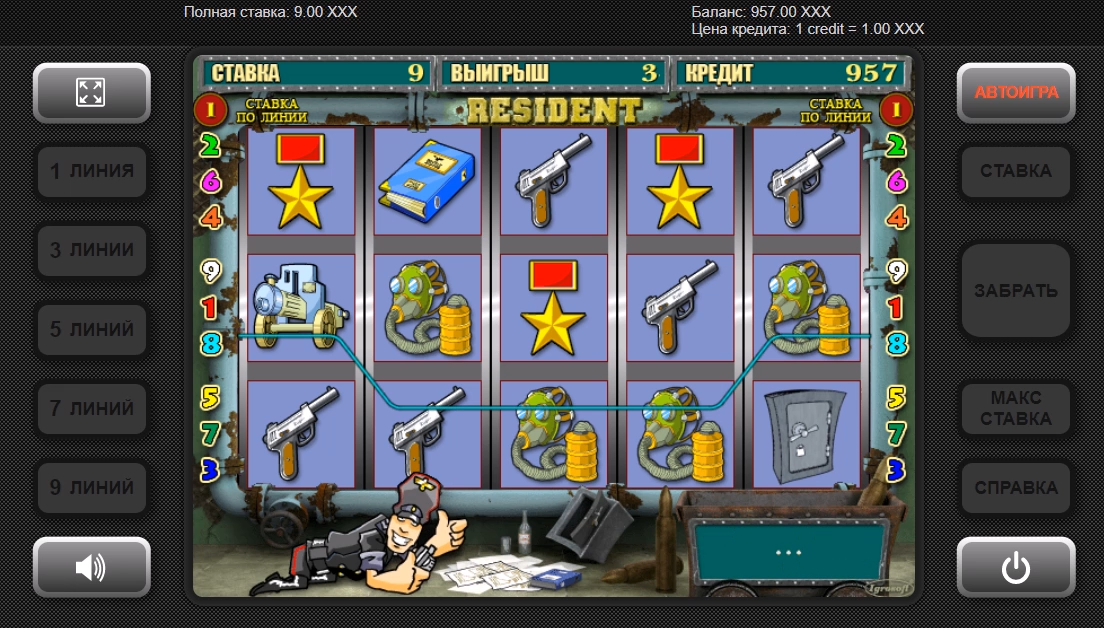Image resolution: width=1104 pixels, height=628 pixels.
Task: Choose the 3 ЛИНИИ button
Action: point(91,250)
